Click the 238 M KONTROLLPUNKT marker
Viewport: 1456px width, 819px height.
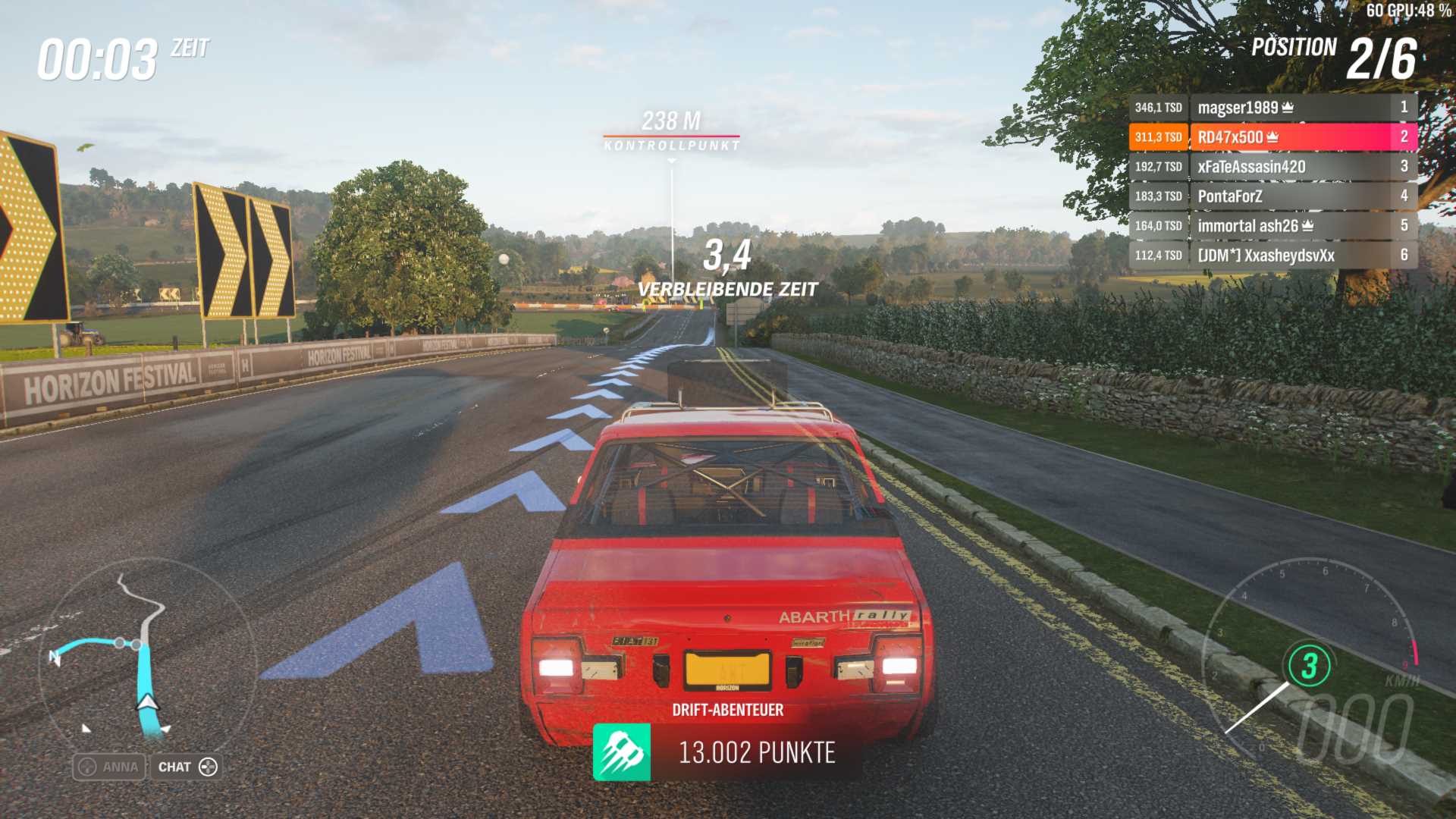coord(672,129)
